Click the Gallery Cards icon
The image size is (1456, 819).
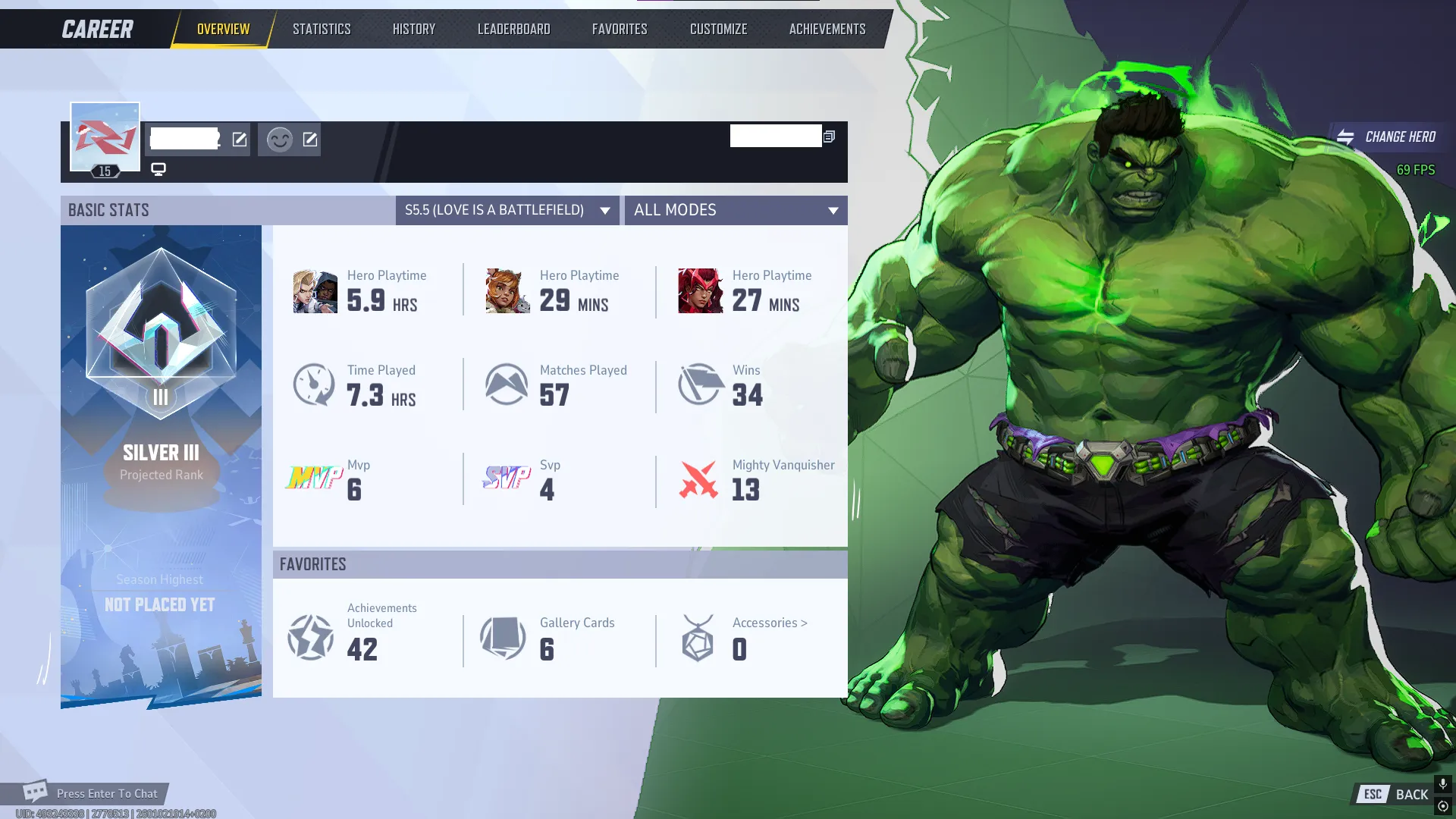click(501, 638)
